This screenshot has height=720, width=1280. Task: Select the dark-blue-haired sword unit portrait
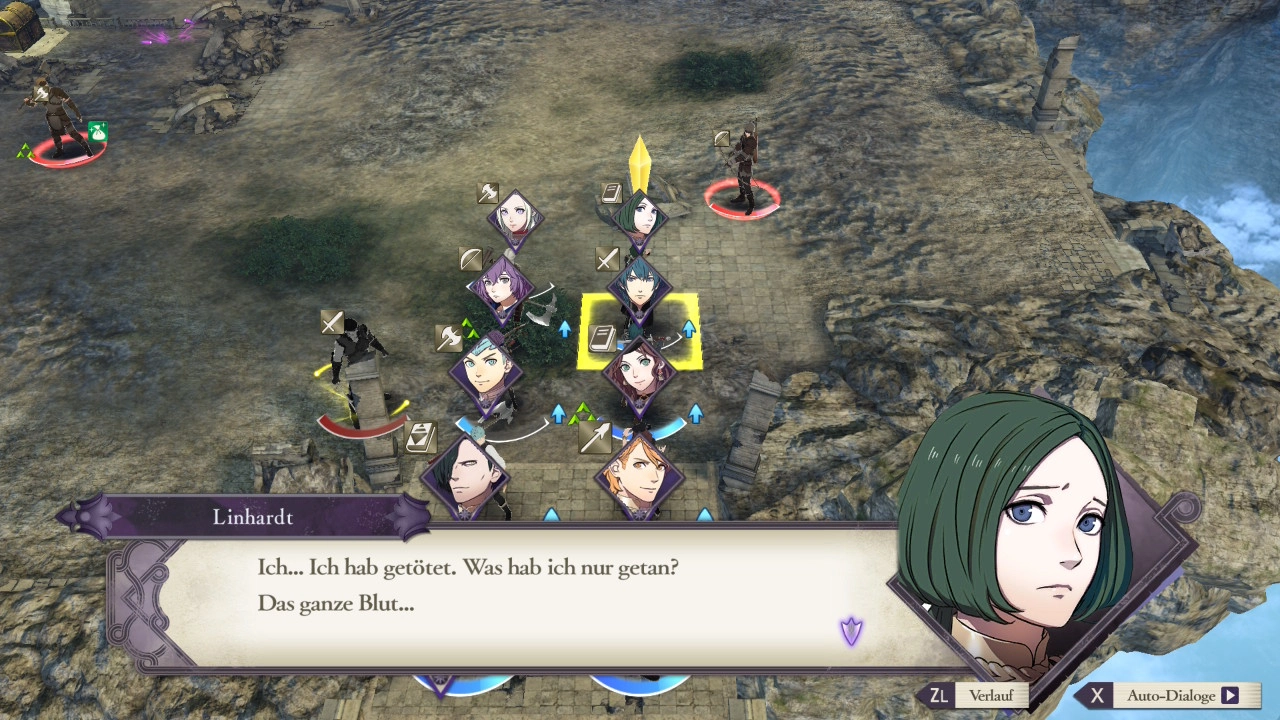coord(639,288)
